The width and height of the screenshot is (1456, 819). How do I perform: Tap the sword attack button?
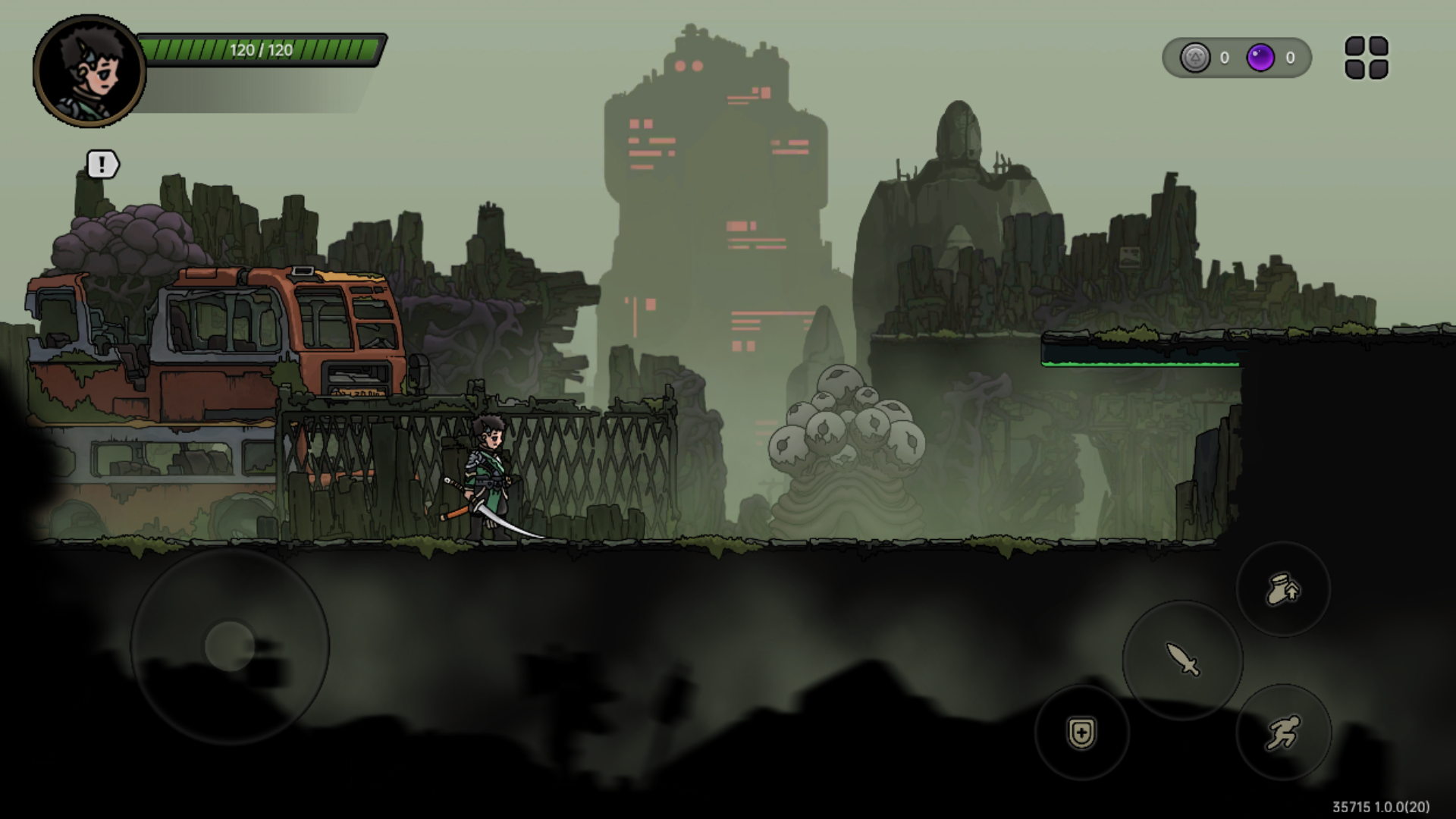click(1182, 660)
